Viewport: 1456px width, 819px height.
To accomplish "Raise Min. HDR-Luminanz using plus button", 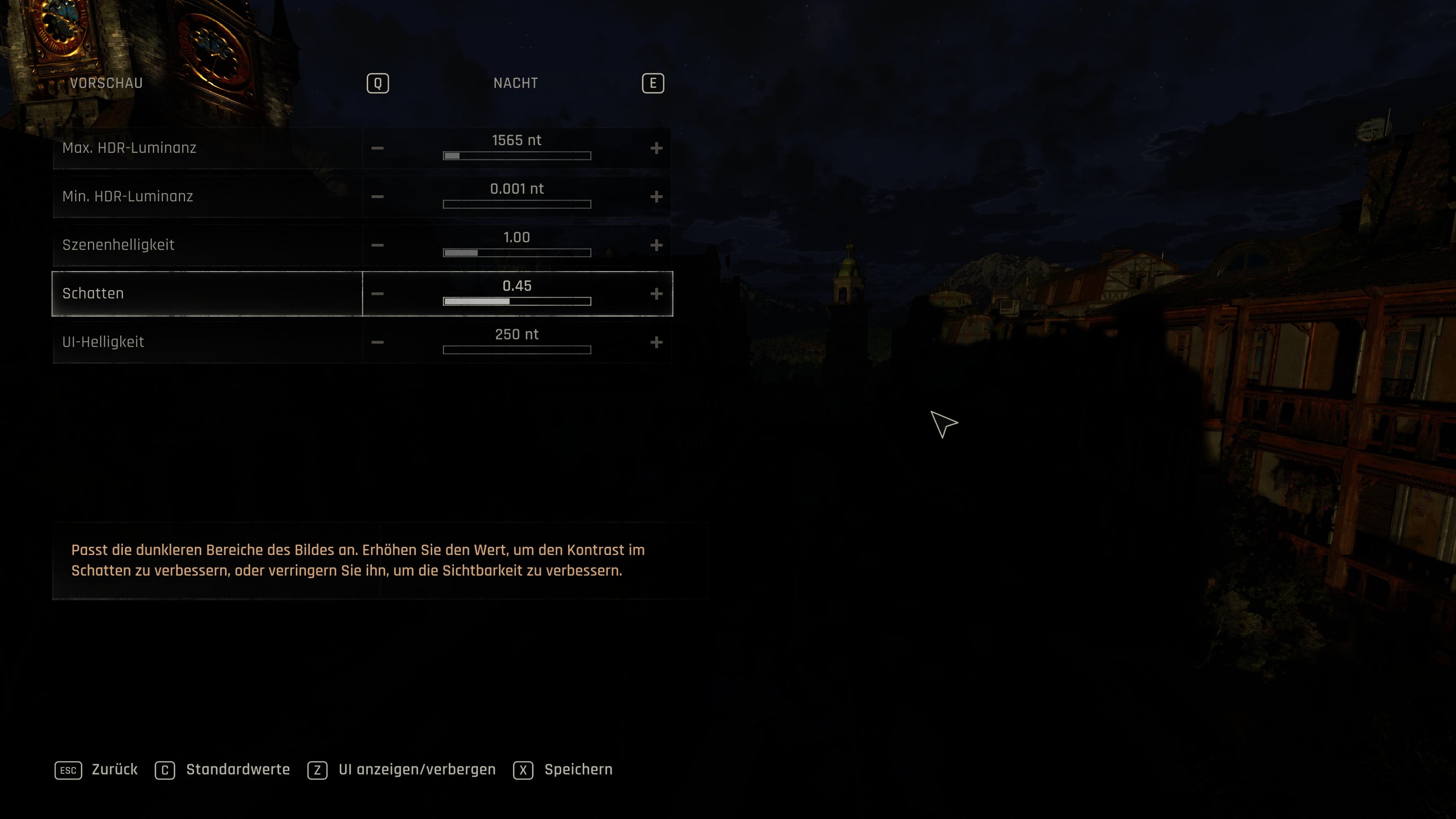I will pyautogui.click(x=656, y=197).
